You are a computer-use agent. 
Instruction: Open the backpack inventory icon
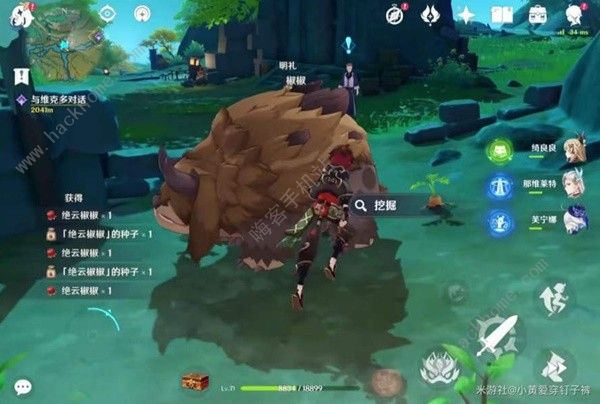coord(538,14)
